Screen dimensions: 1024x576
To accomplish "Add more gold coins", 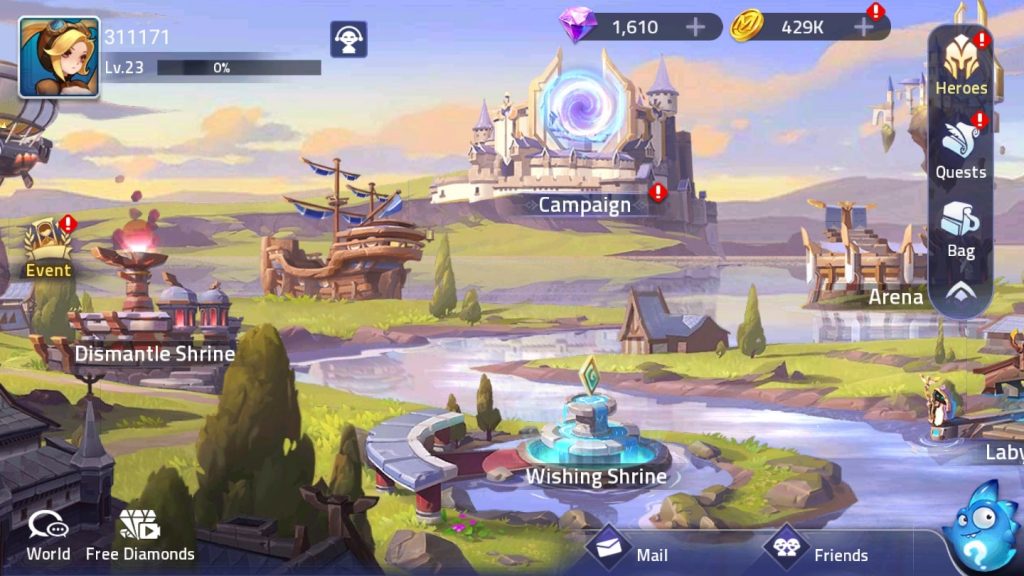I will tap(864, 27).
